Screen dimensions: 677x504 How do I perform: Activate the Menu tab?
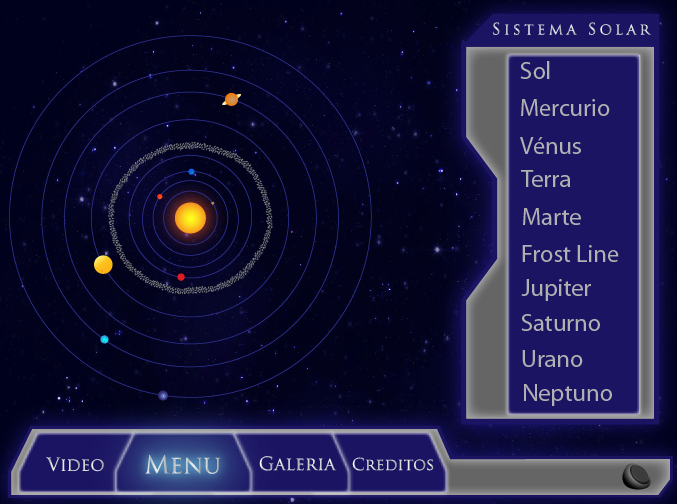coord(183,464)
